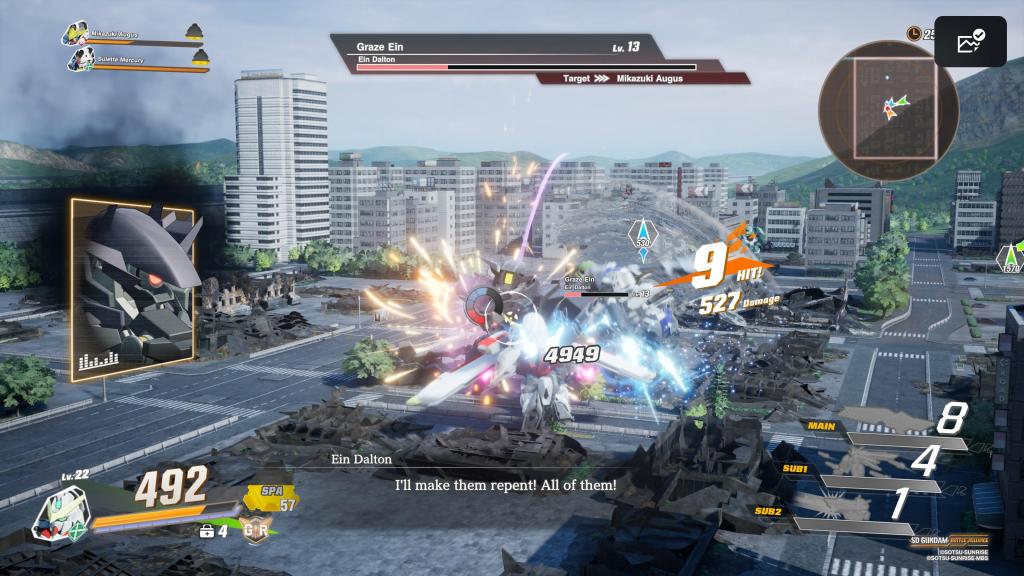1024x576 pixels.
Task: Use the repair kit item icon
Action: (x=207, y=529)
